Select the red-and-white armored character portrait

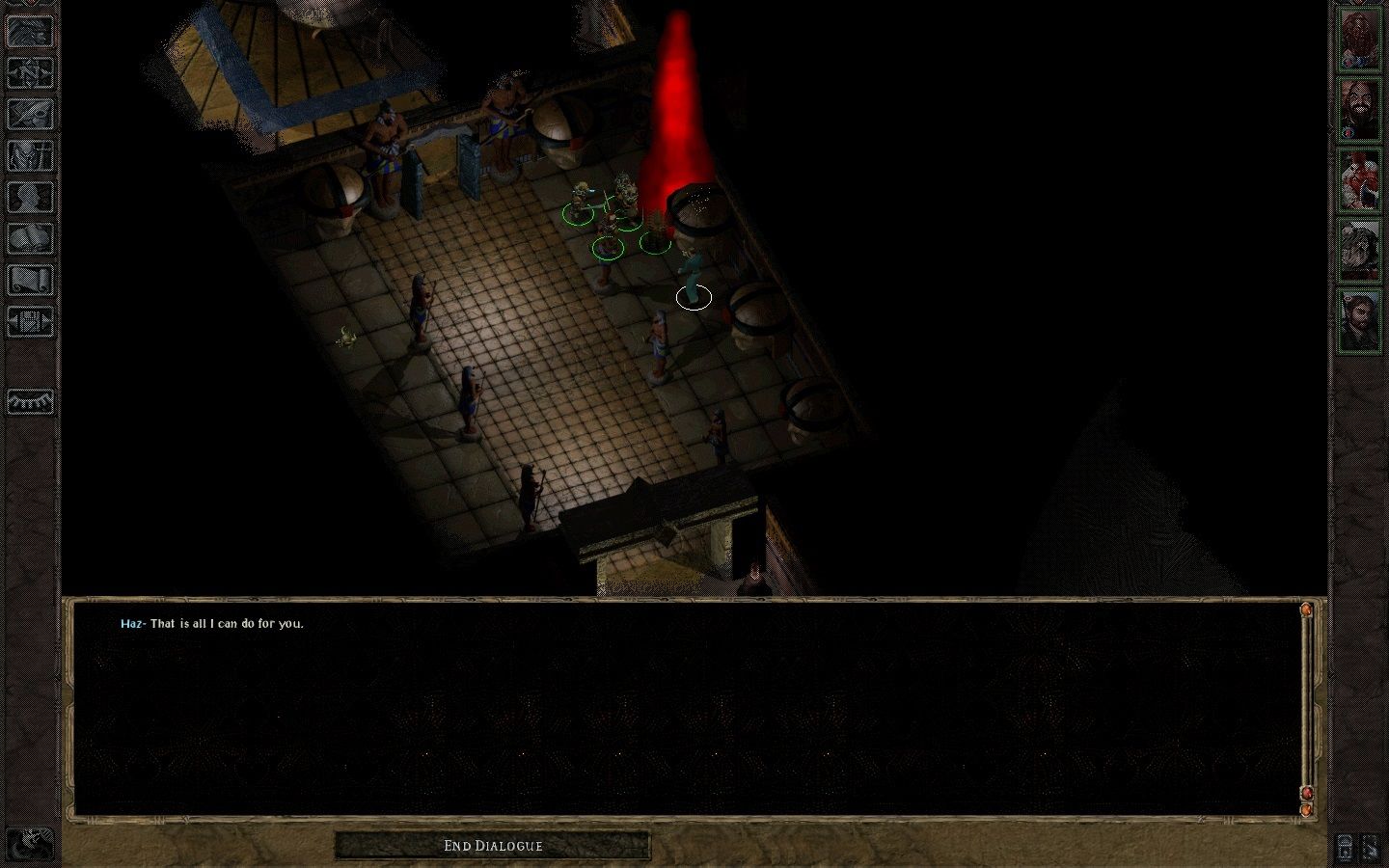[1359, 179]
